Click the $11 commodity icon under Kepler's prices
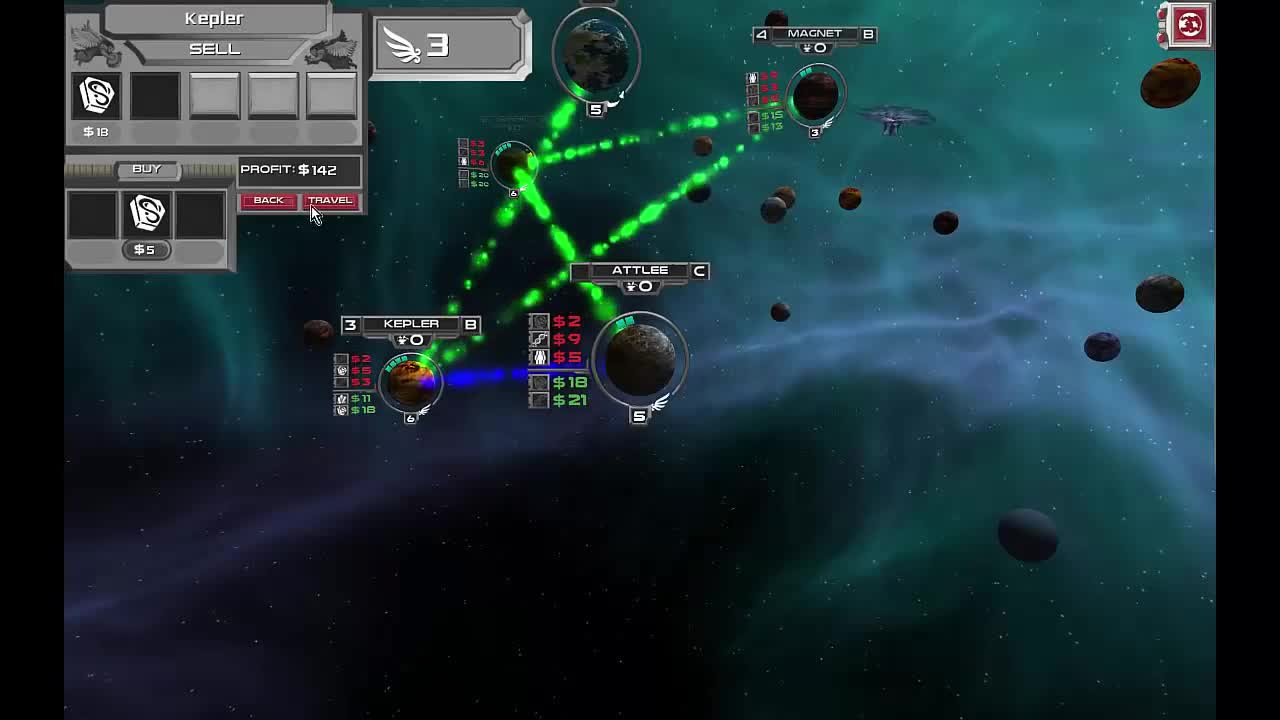1280x720 pixels. [x=340, y=401]
